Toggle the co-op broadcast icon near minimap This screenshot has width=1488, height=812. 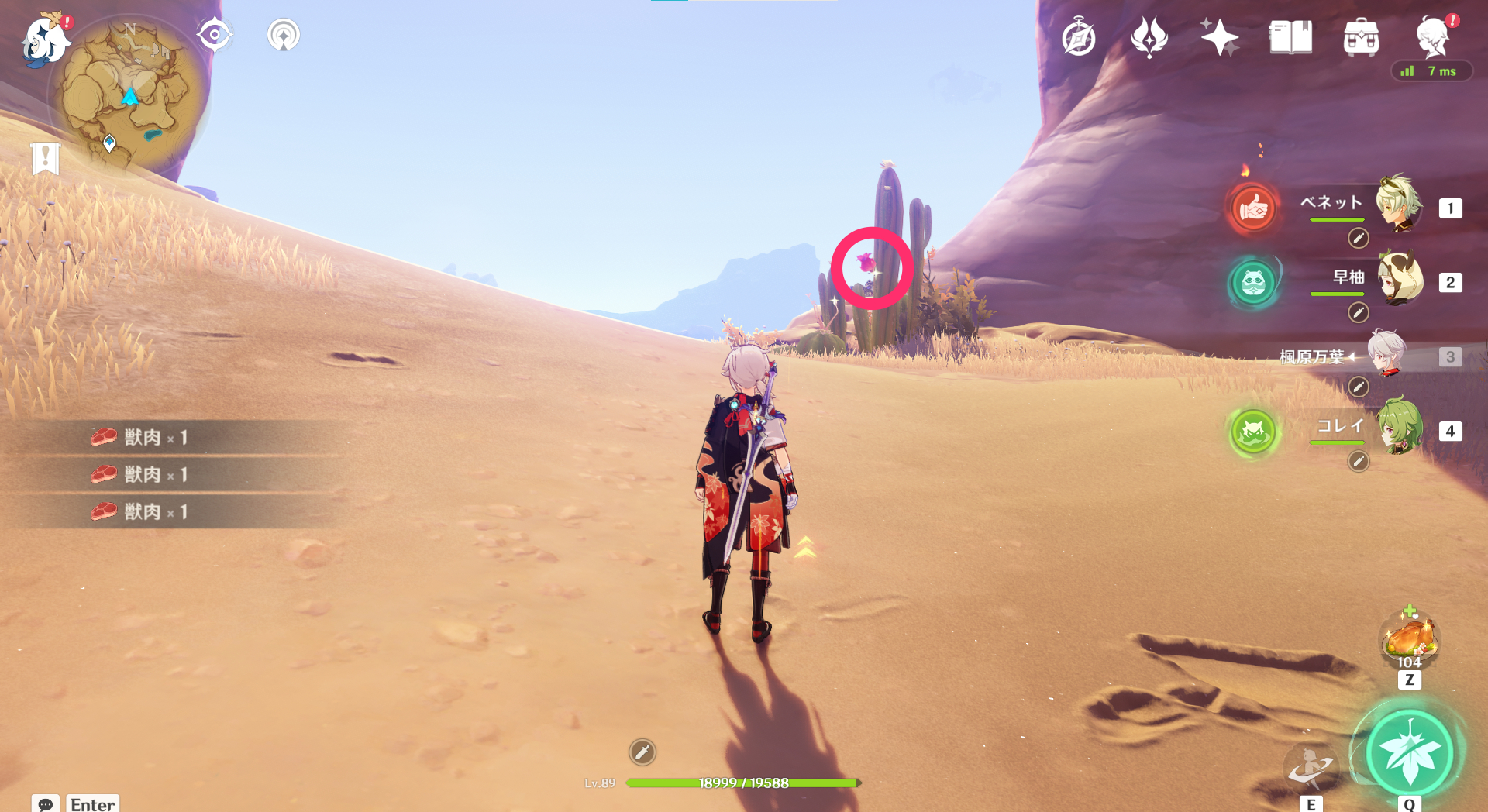pyautogui.click(x=284, y=34)
